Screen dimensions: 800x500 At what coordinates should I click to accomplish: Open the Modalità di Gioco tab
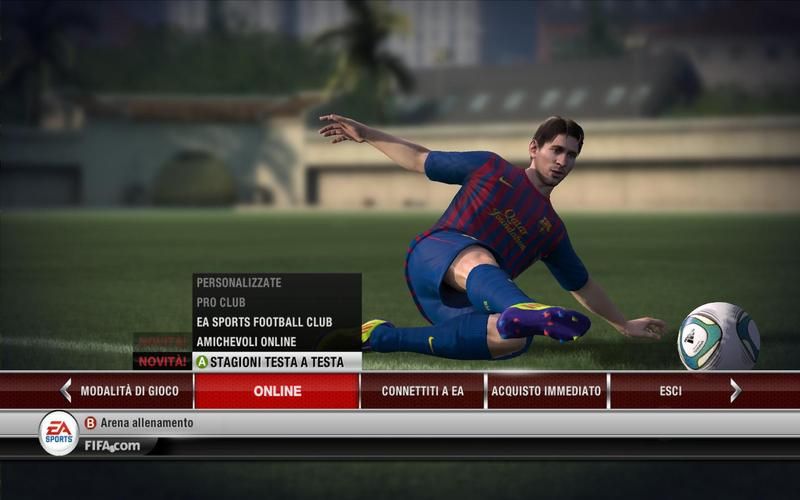point(129,391)
